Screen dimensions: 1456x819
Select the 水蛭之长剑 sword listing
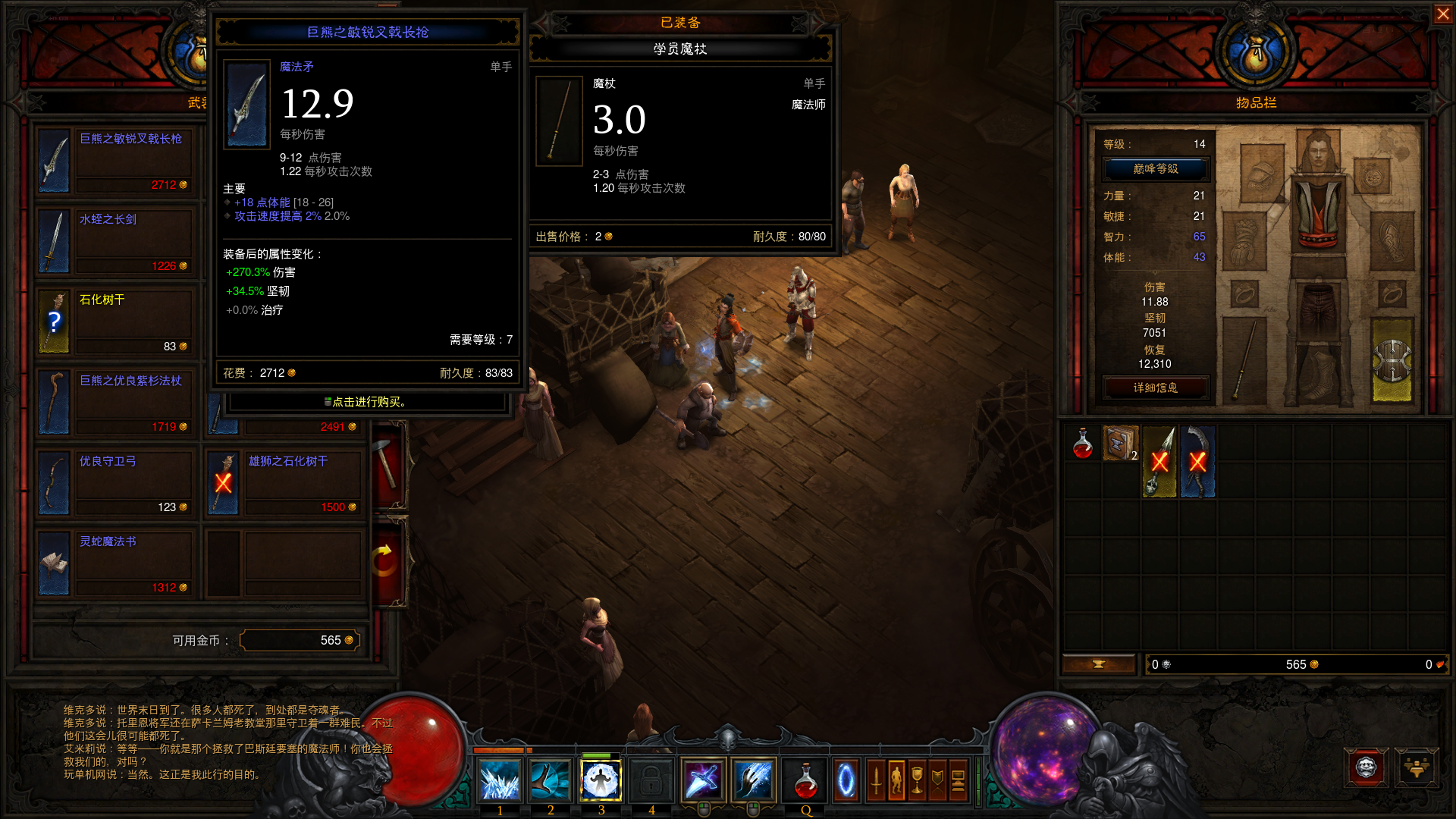coord(114,242)
